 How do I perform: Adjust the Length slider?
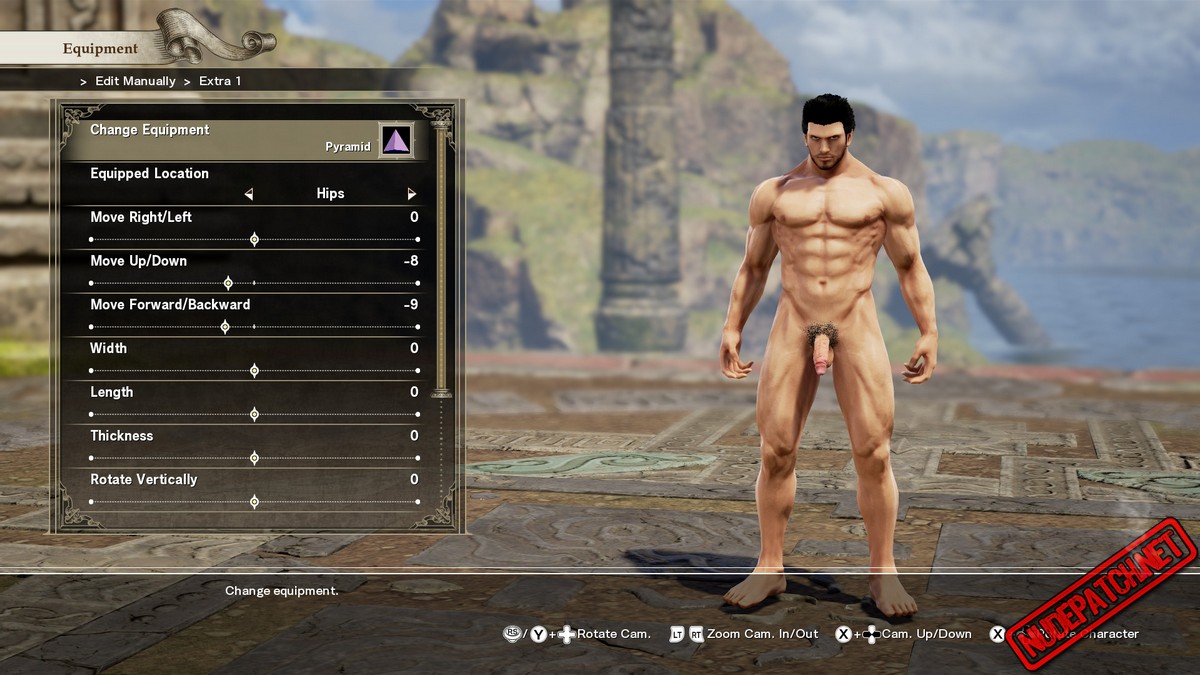254,414
